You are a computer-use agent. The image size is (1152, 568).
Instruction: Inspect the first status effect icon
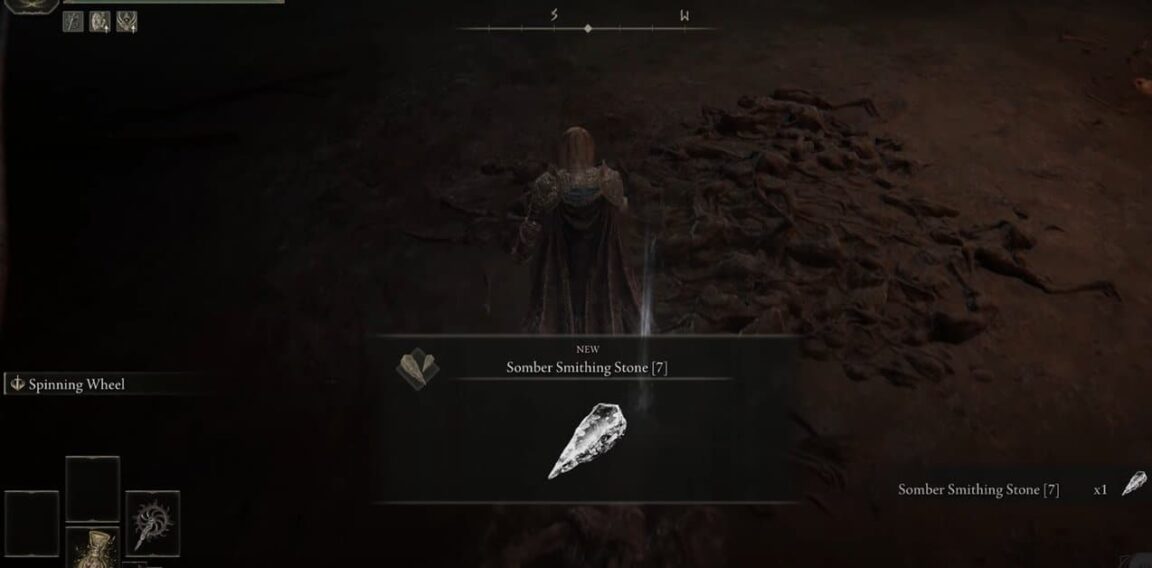click(x=73, y=22)
